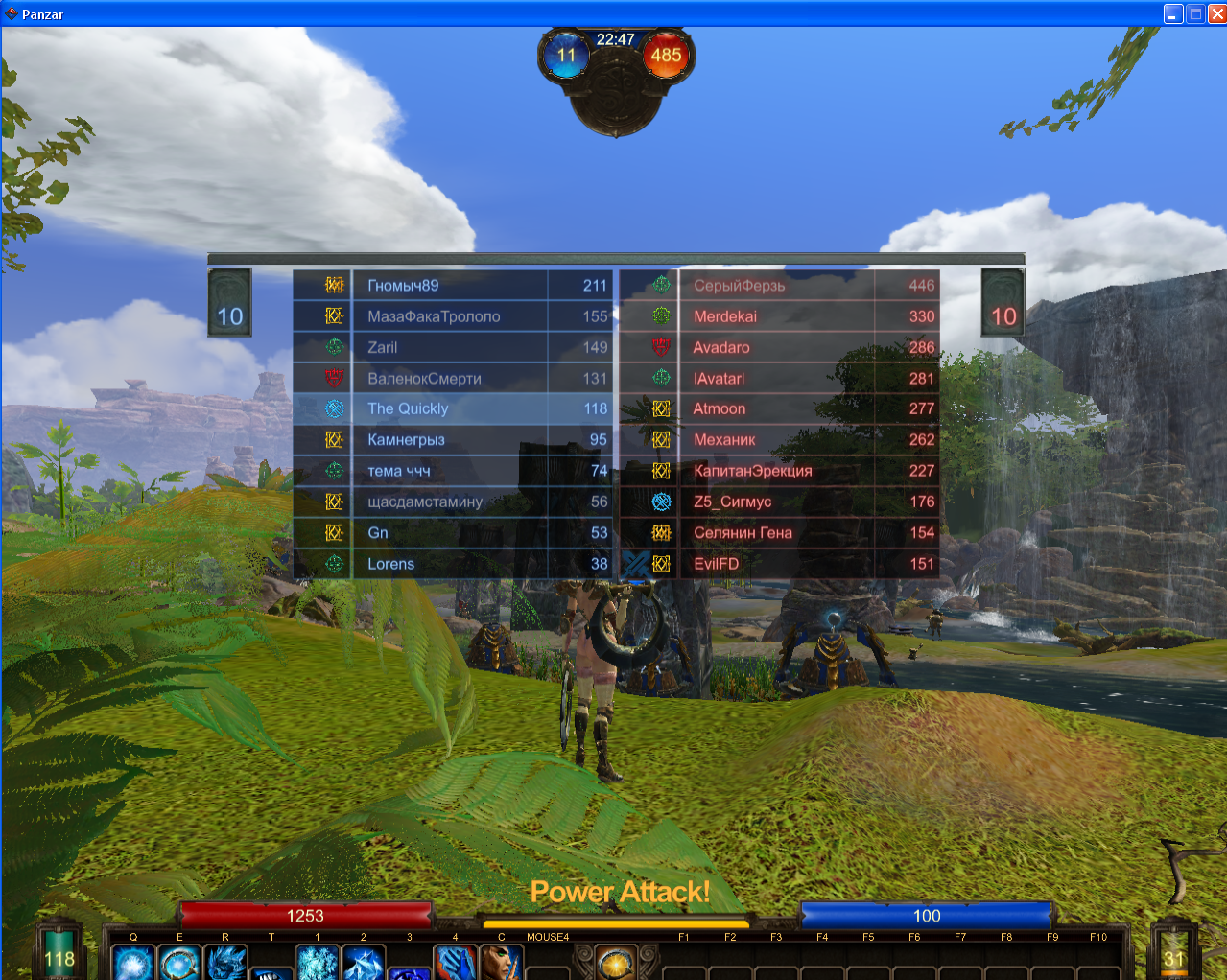Select red team player Atmoon
Image resolution: width=1227 pixels, height=980 pixels.
[720, 408]
